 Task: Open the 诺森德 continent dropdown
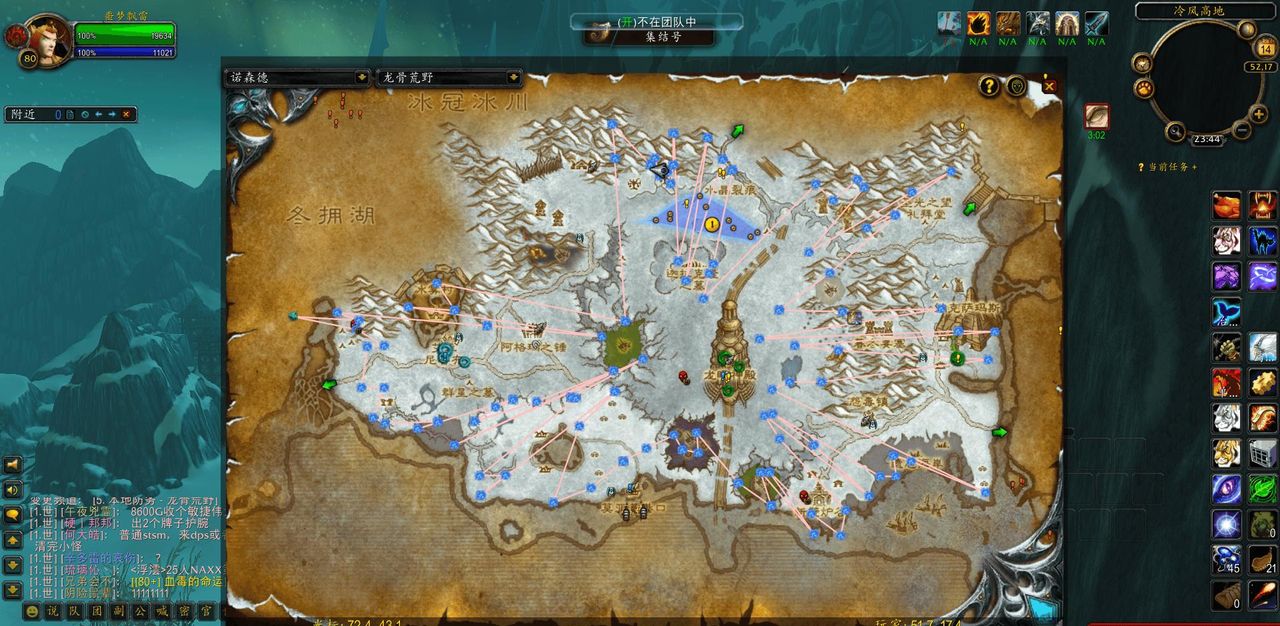[x=361, y=77]
